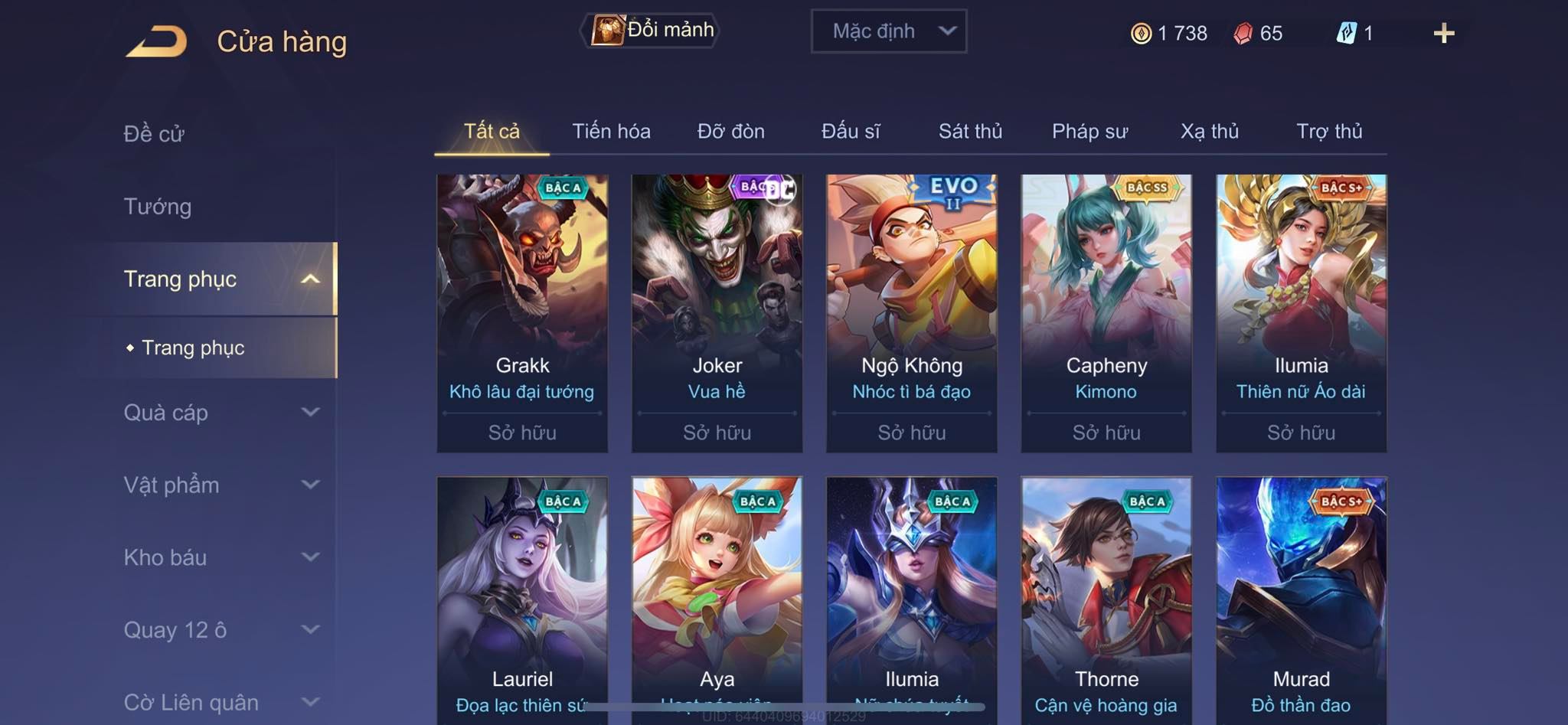Select the Grakk Khô lâu đại tướng skin
The image size is (1568, 725).
pyautogui.click(x=522, y=312)
